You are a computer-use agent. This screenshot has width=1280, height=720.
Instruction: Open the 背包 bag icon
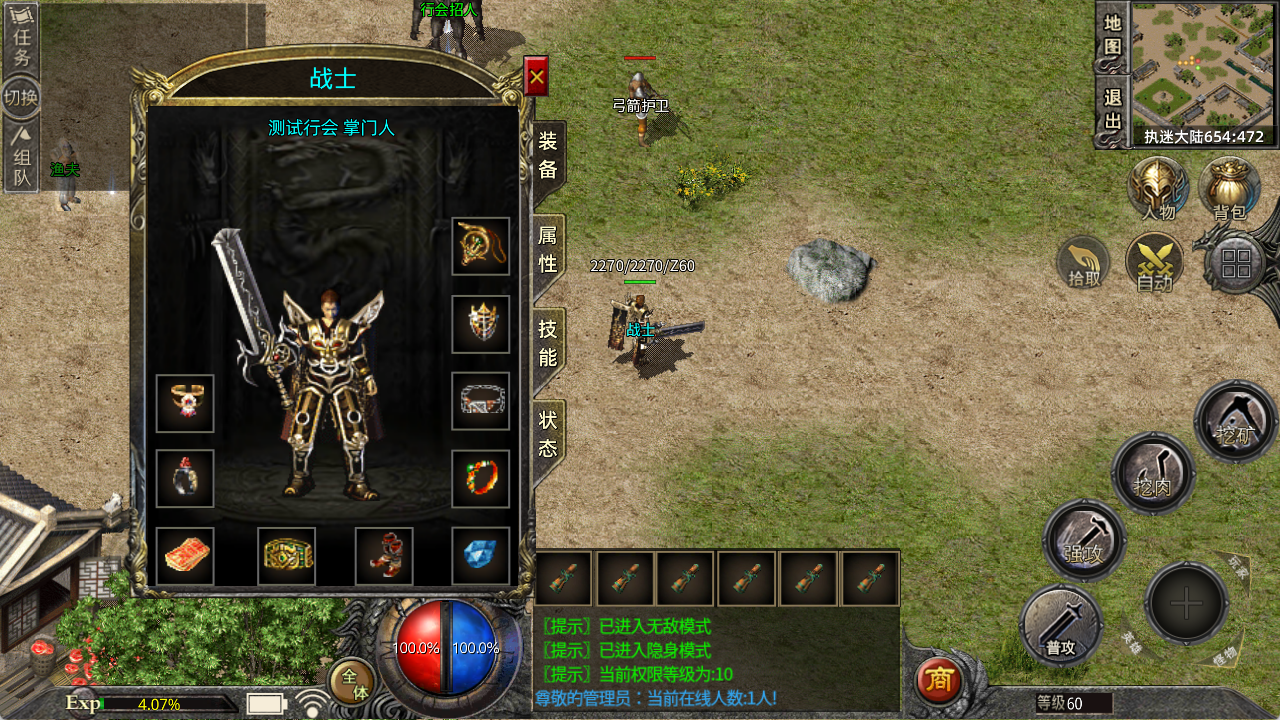(1229, 187)
